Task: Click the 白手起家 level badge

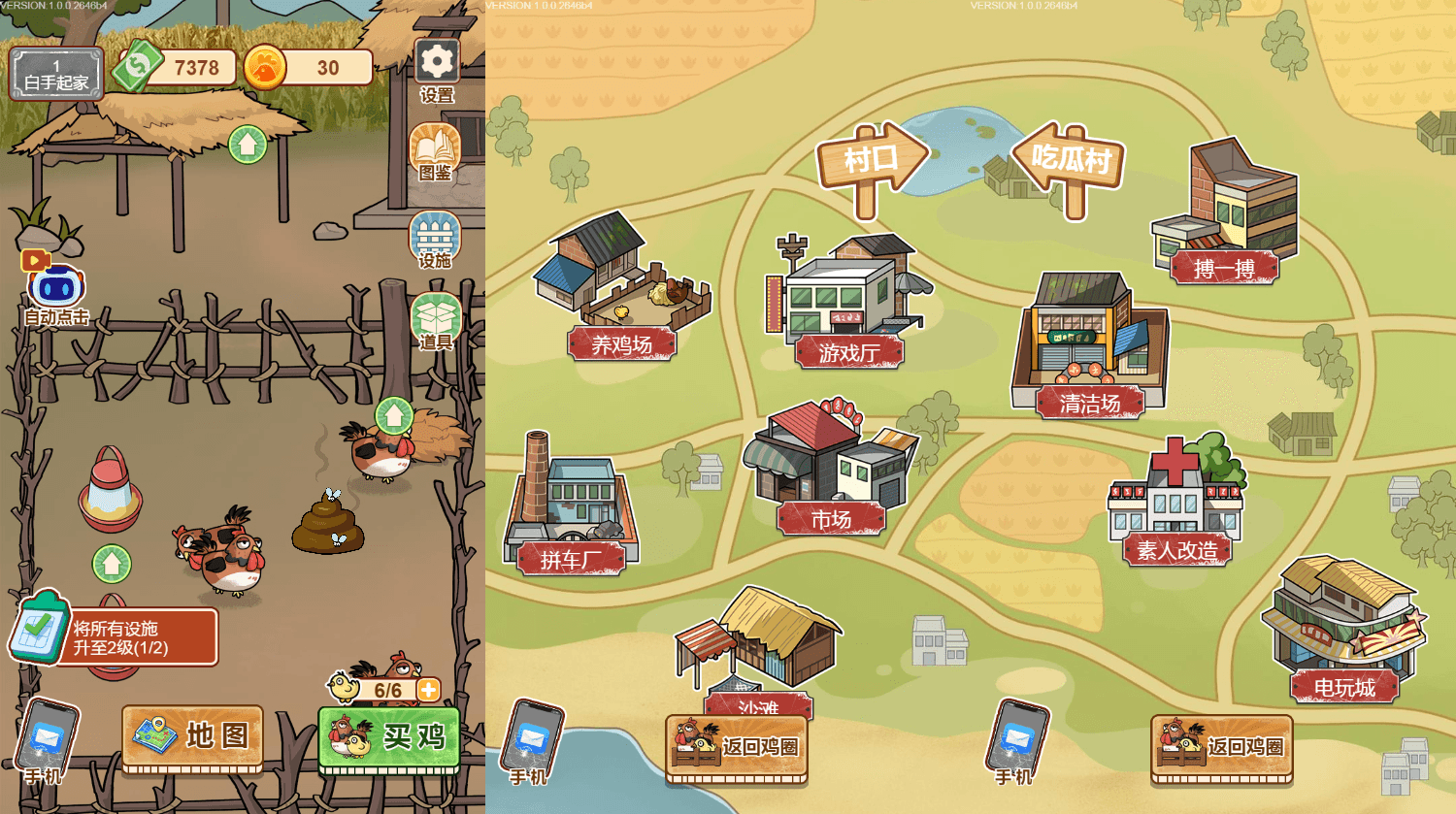Action: click(56, 74)
